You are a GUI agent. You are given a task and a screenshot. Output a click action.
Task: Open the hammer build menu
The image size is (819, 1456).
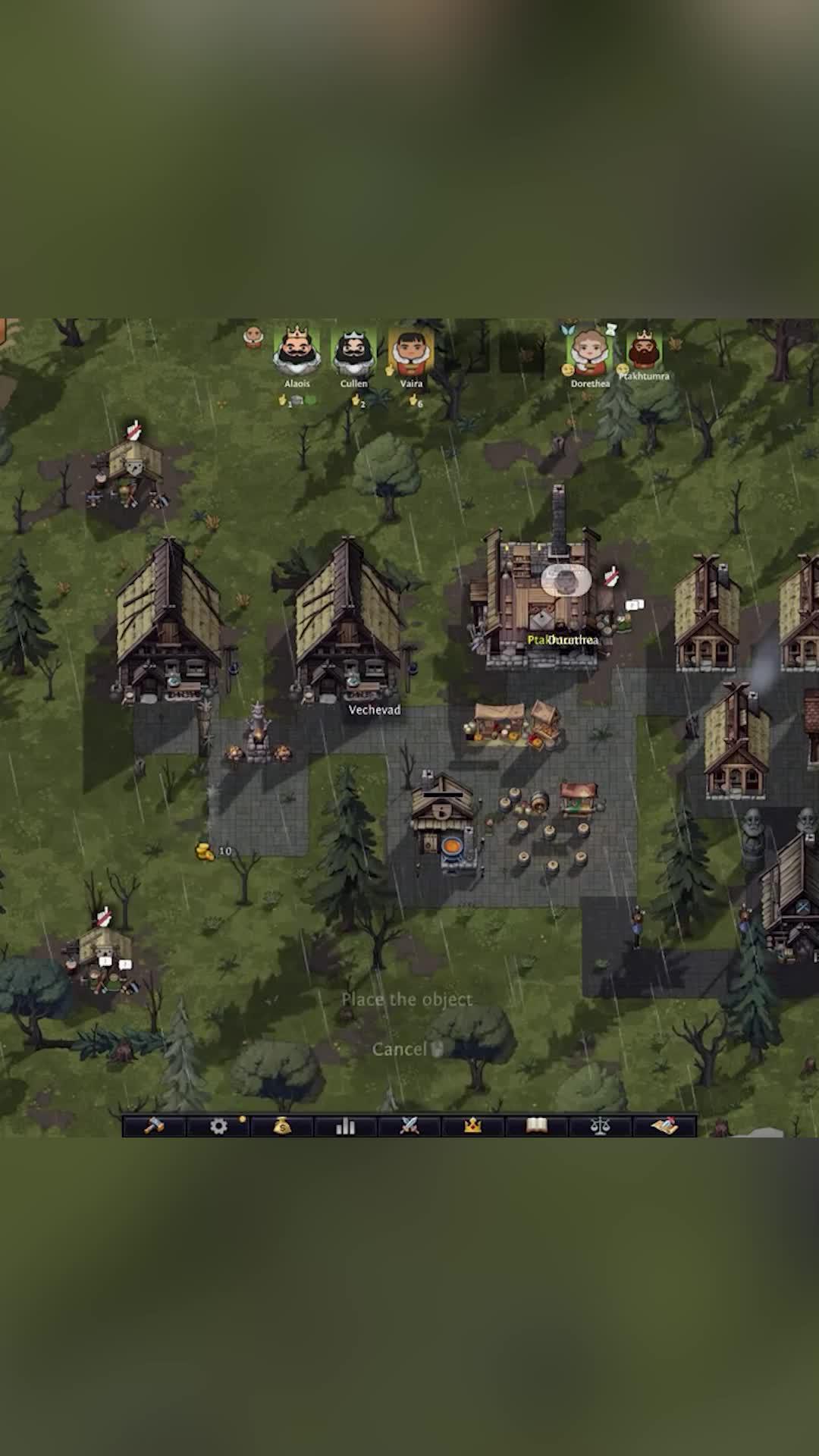(155, 1126)
